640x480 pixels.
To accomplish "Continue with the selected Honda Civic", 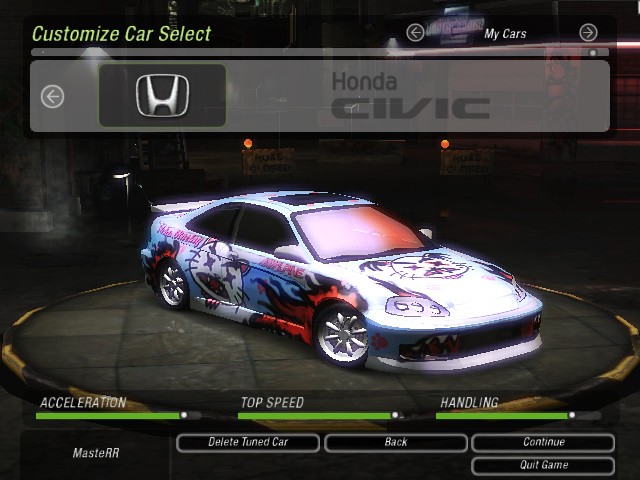I will 543,442.
